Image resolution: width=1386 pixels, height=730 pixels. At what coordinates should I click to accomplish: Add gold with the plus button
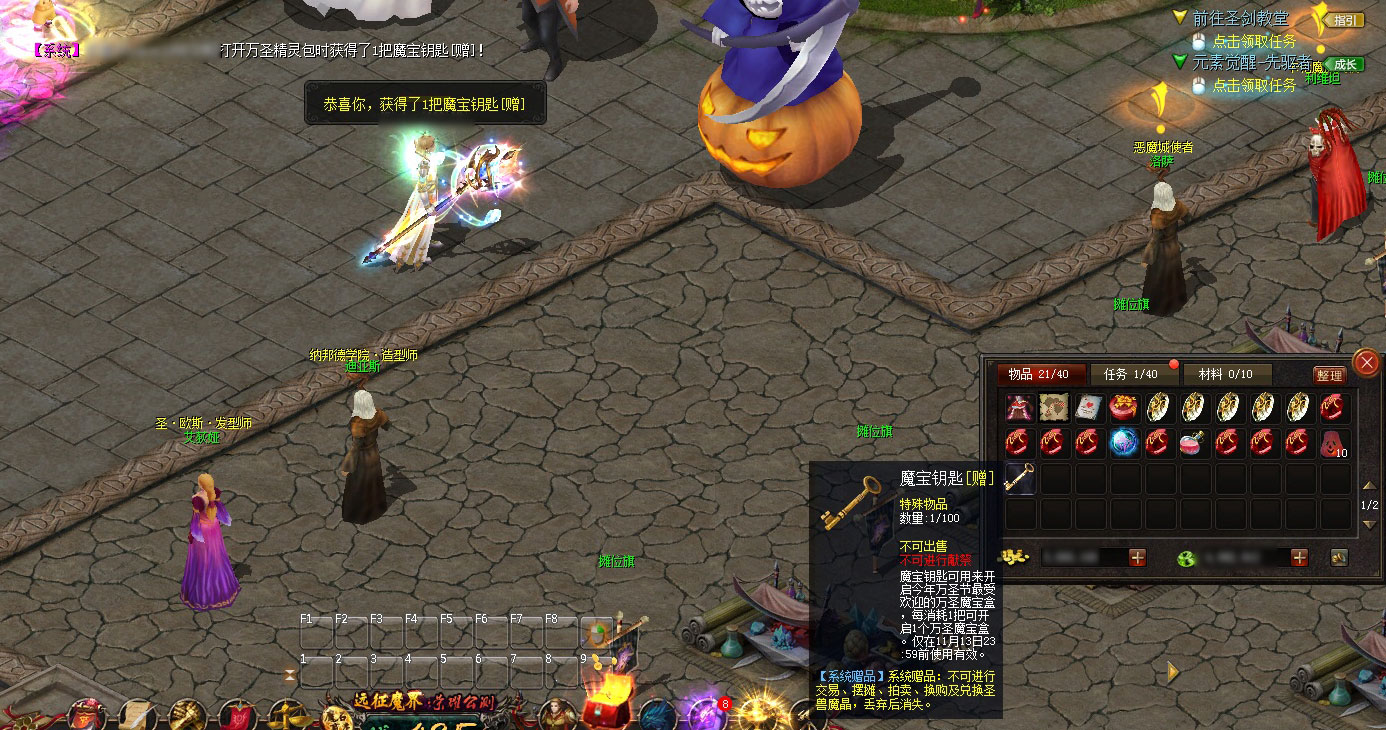click(1137, 557)
